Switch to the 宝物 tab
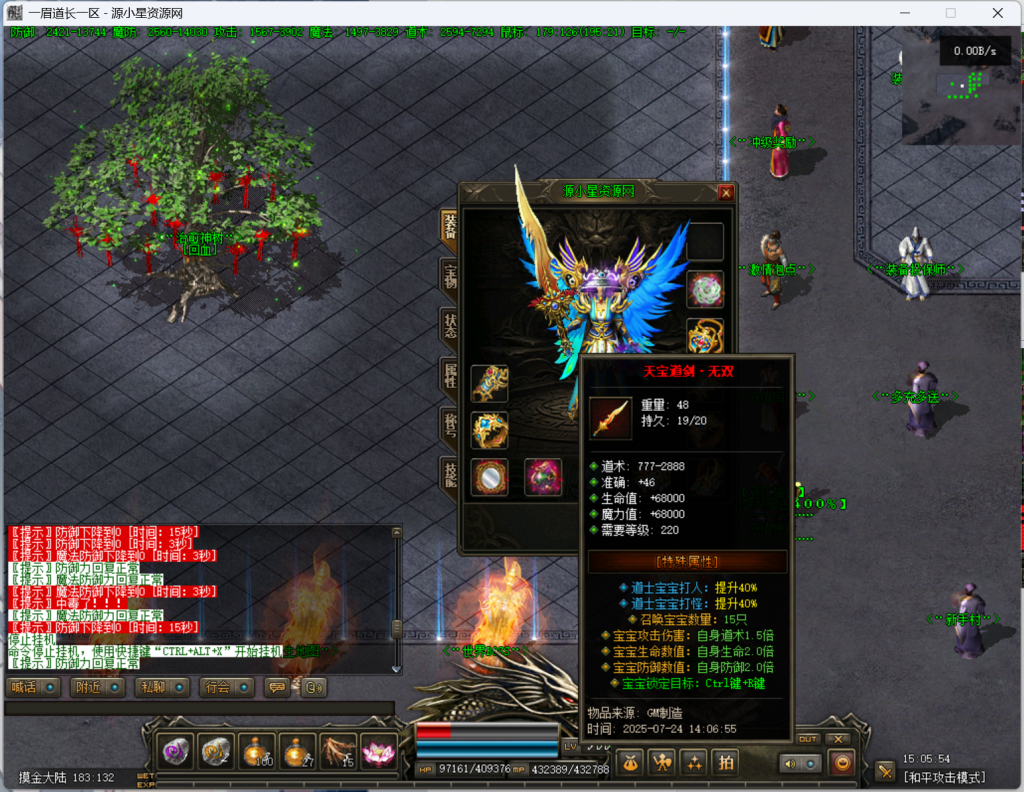This screenshot has height=792, width=1024. coord(449,277)
